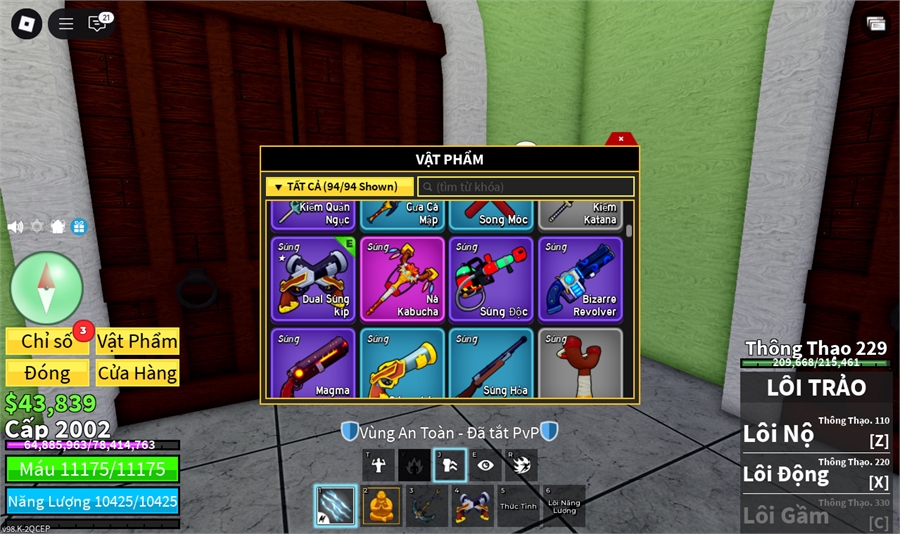Viewport: 900px width, 534px height.
Task: Open the Roblox chat icon
Action: point(98,24)
